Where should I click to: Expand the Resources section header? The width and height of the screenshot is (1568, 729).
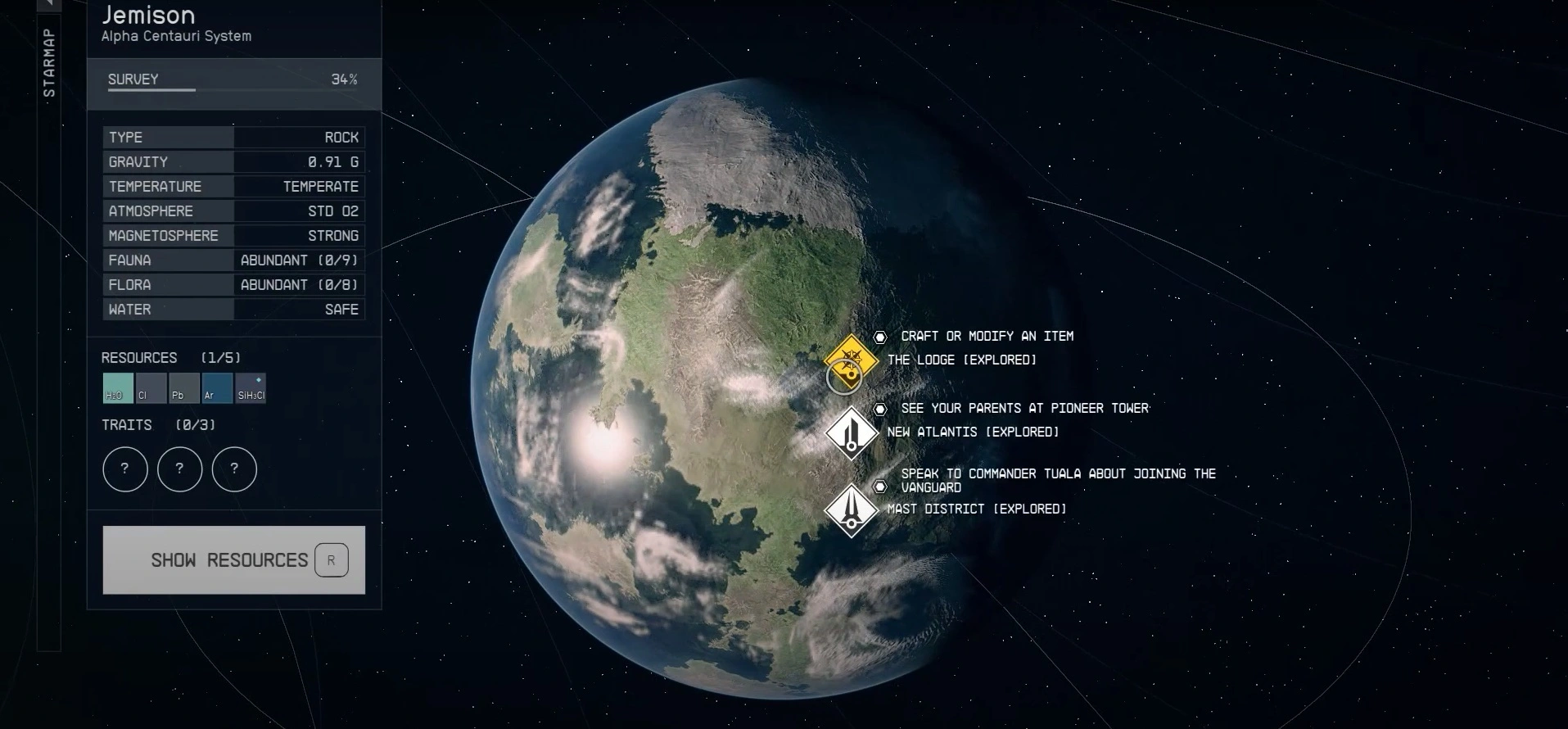click(139, 358)
